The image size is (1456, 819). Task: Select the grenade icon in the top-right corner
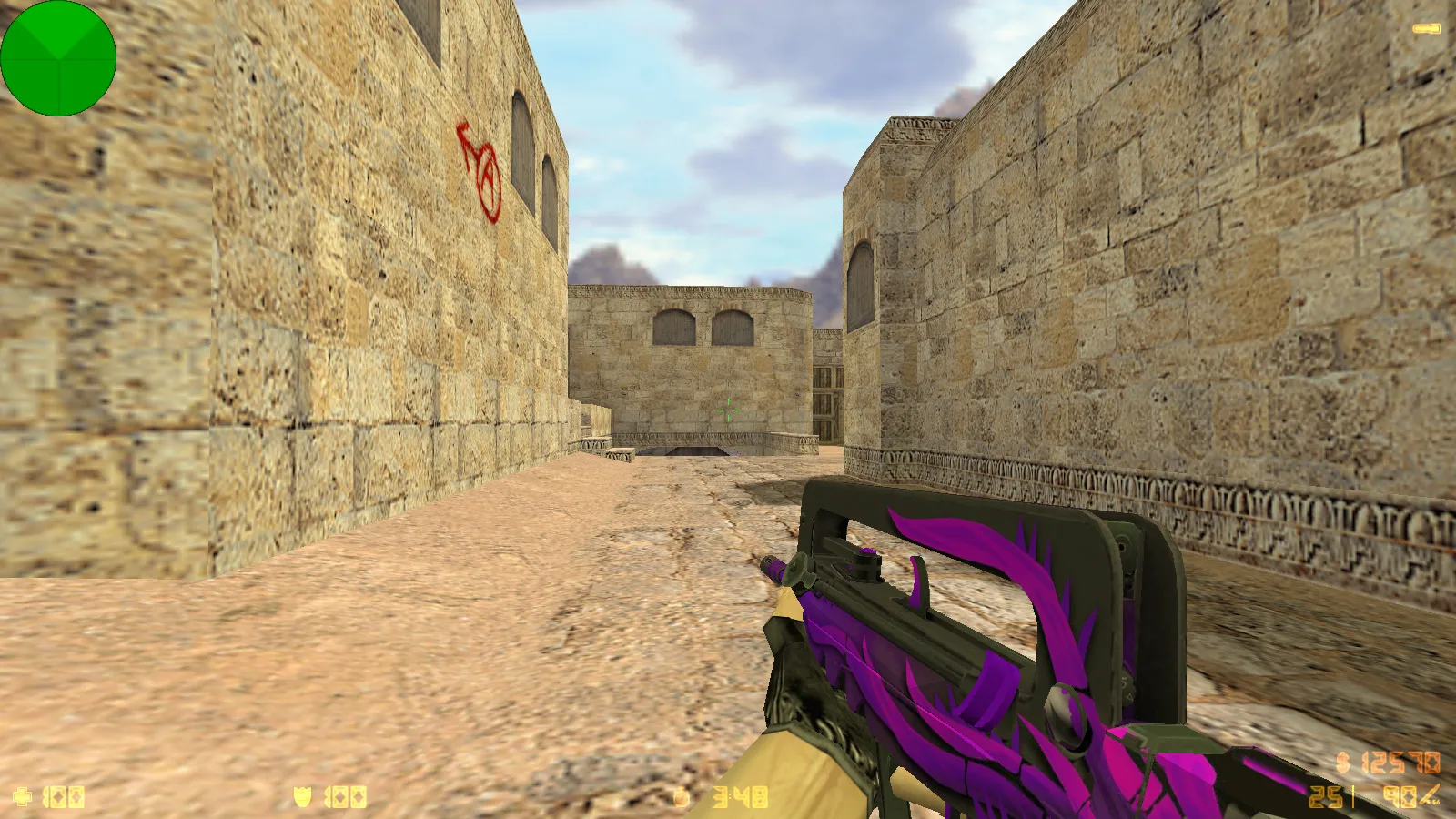1427,27
